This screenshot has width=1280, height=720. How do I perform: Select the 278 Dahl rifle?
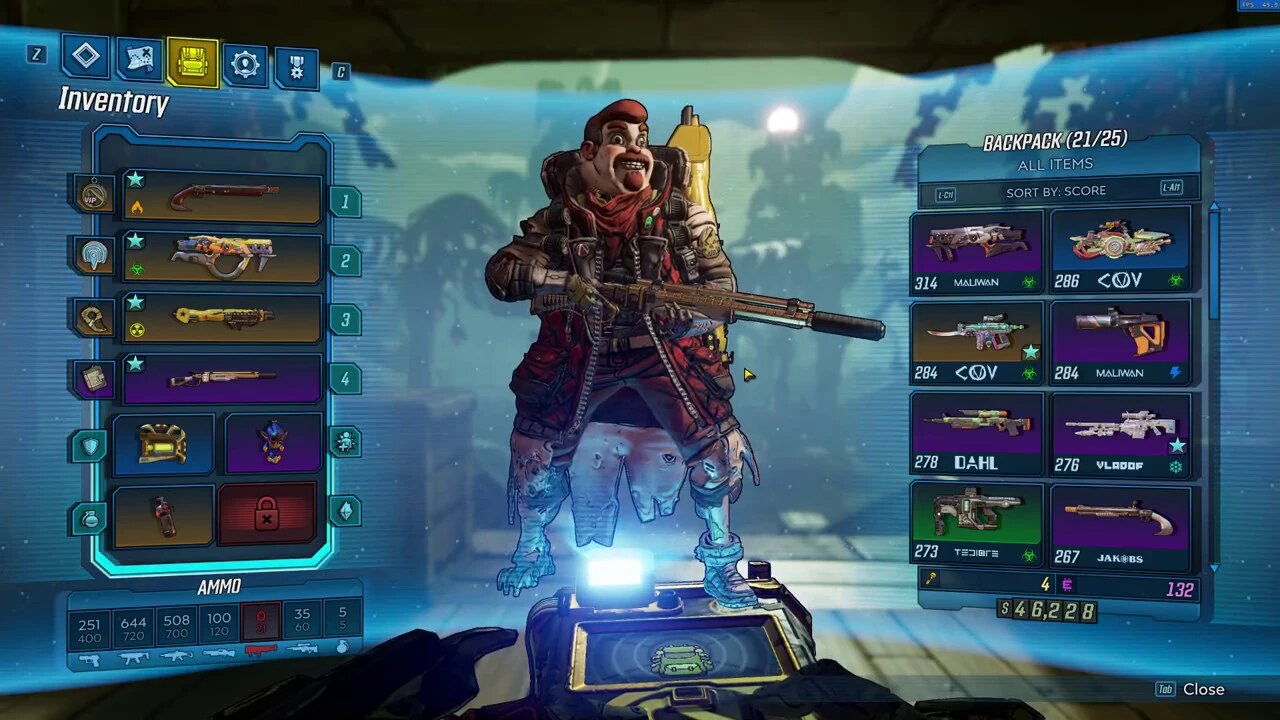pos(976,432)
